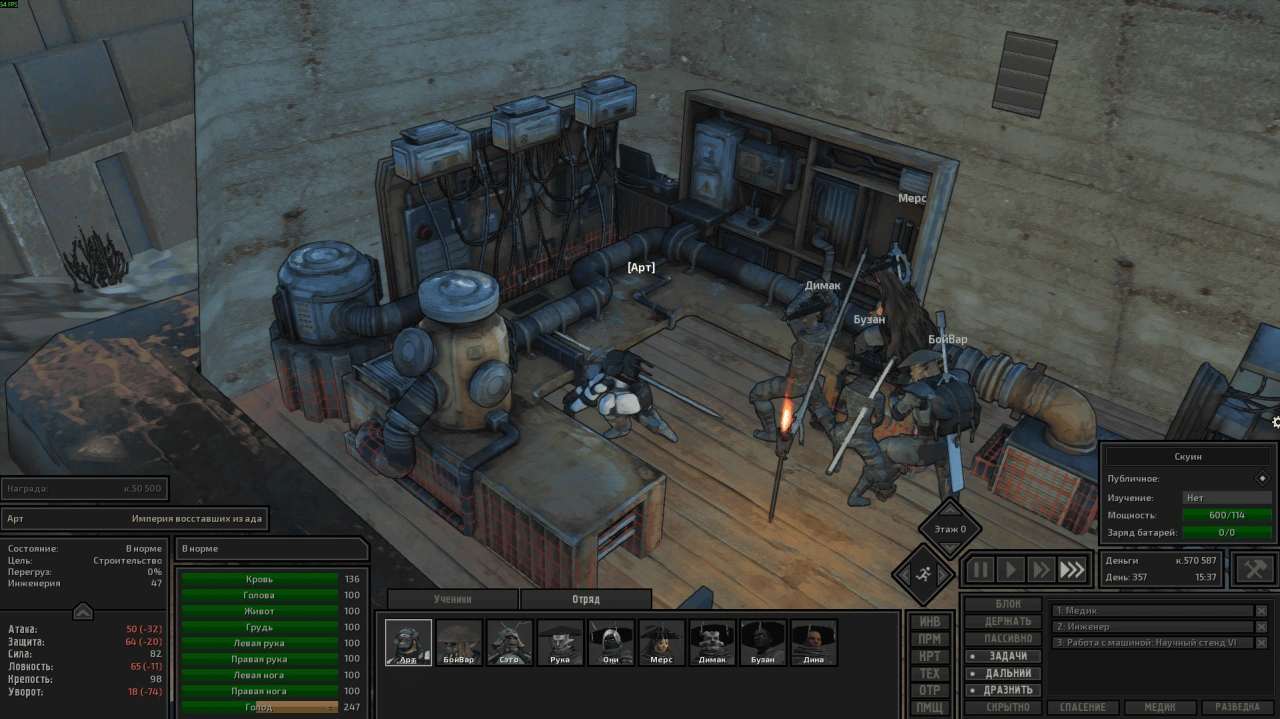Remove the '1: Медик' job from the list
The height and width of the screenshot is (719, 1280).
pyautogui.click(x=1261, y=611)
